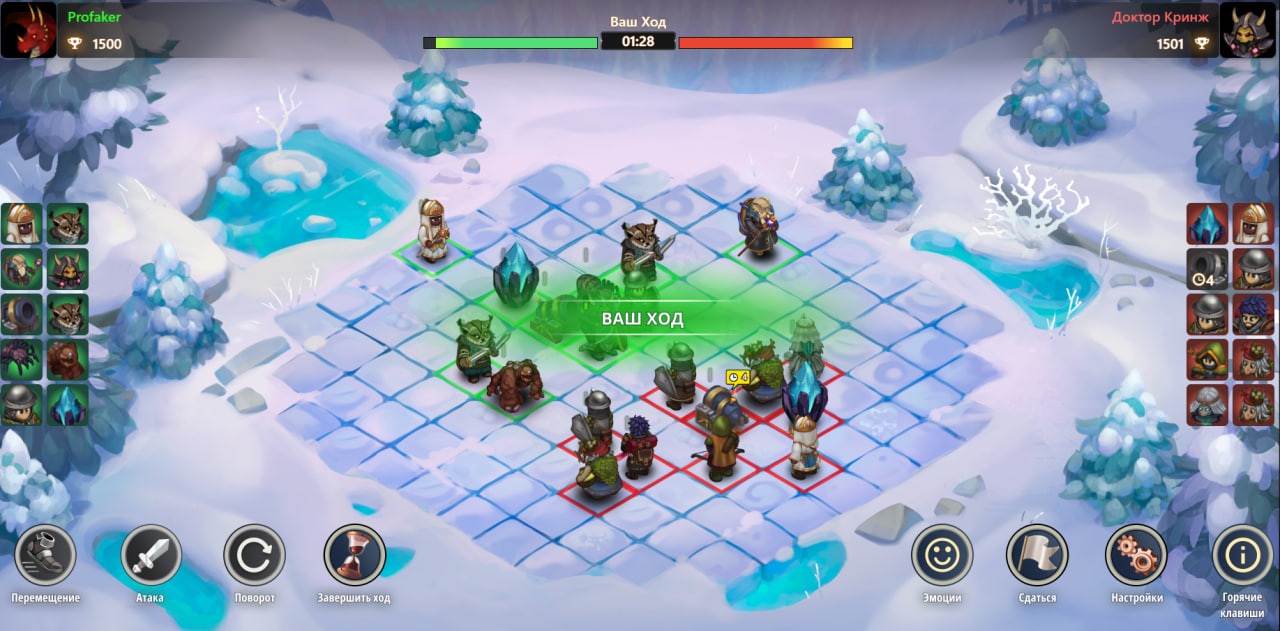Viewport: 1280px width, 631px height.
Task: Click Profaker's red dragon avatar
Action: (x=28, y=29)
